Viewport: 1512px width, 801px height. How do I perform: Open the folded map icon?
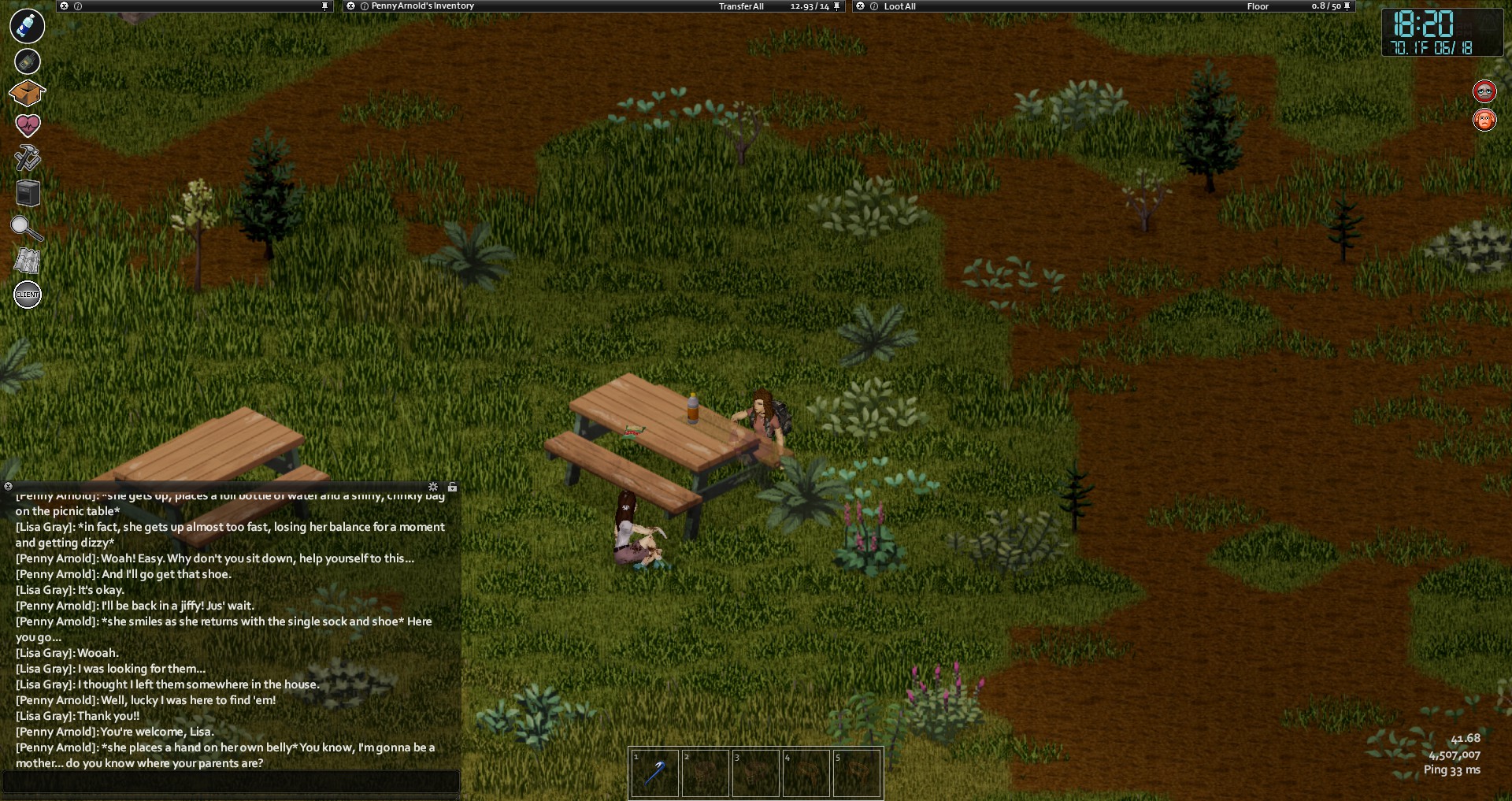(x=27, y=261)
